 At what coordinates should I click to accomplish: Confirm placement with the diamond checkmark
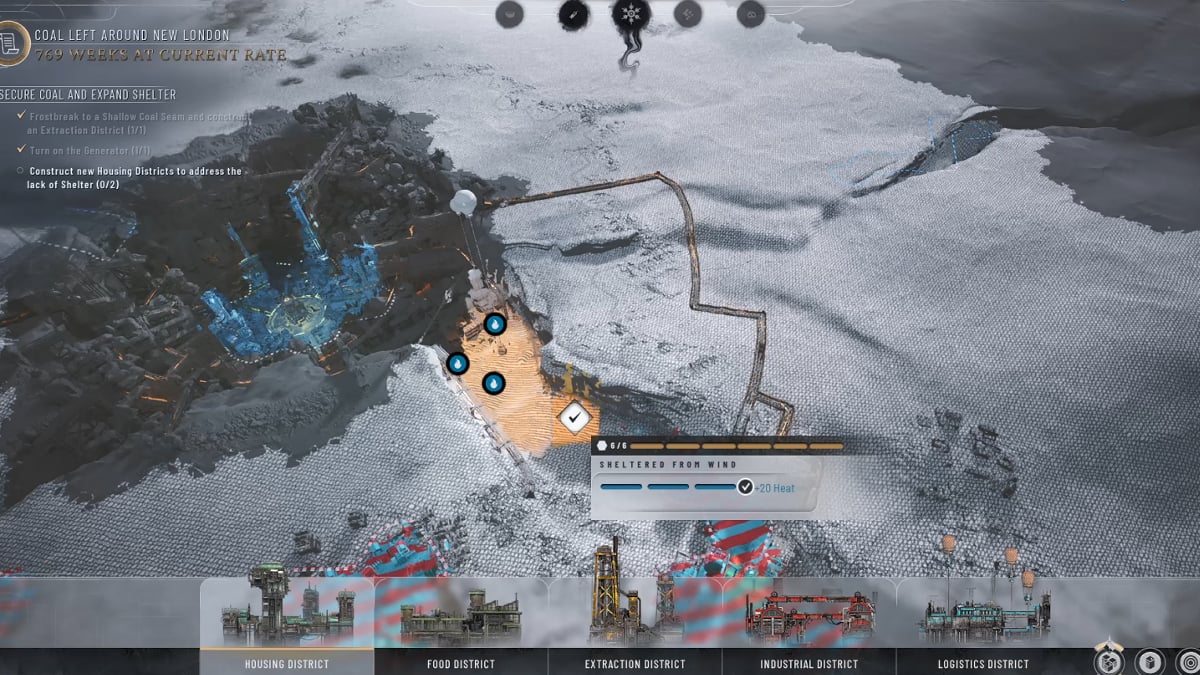pos(574,416)
